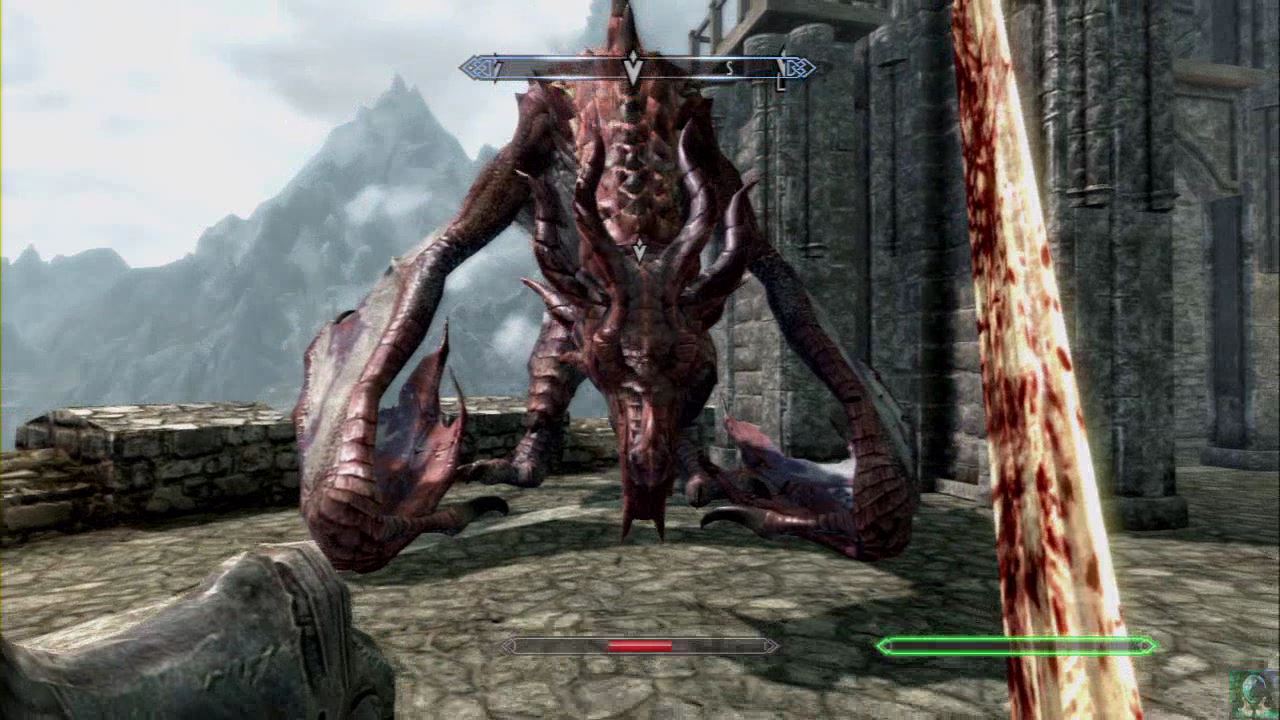
Task: Click the small thumbnail in the corner
Action: pos(1253,692)
